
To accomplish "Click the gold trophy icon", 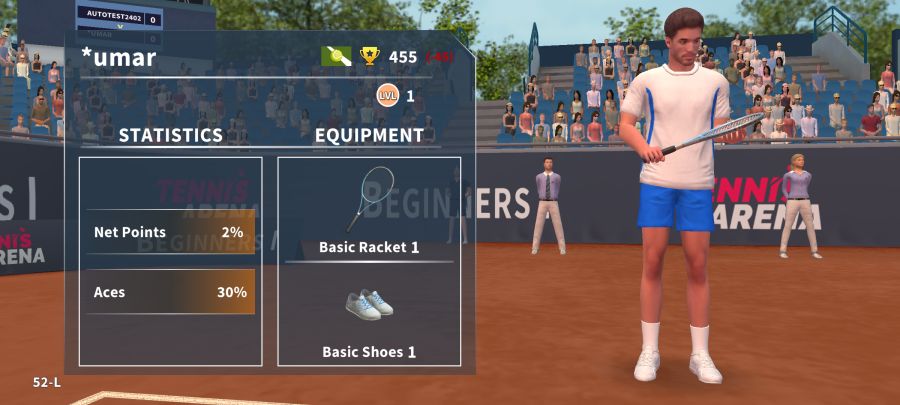I will (370, 56).
